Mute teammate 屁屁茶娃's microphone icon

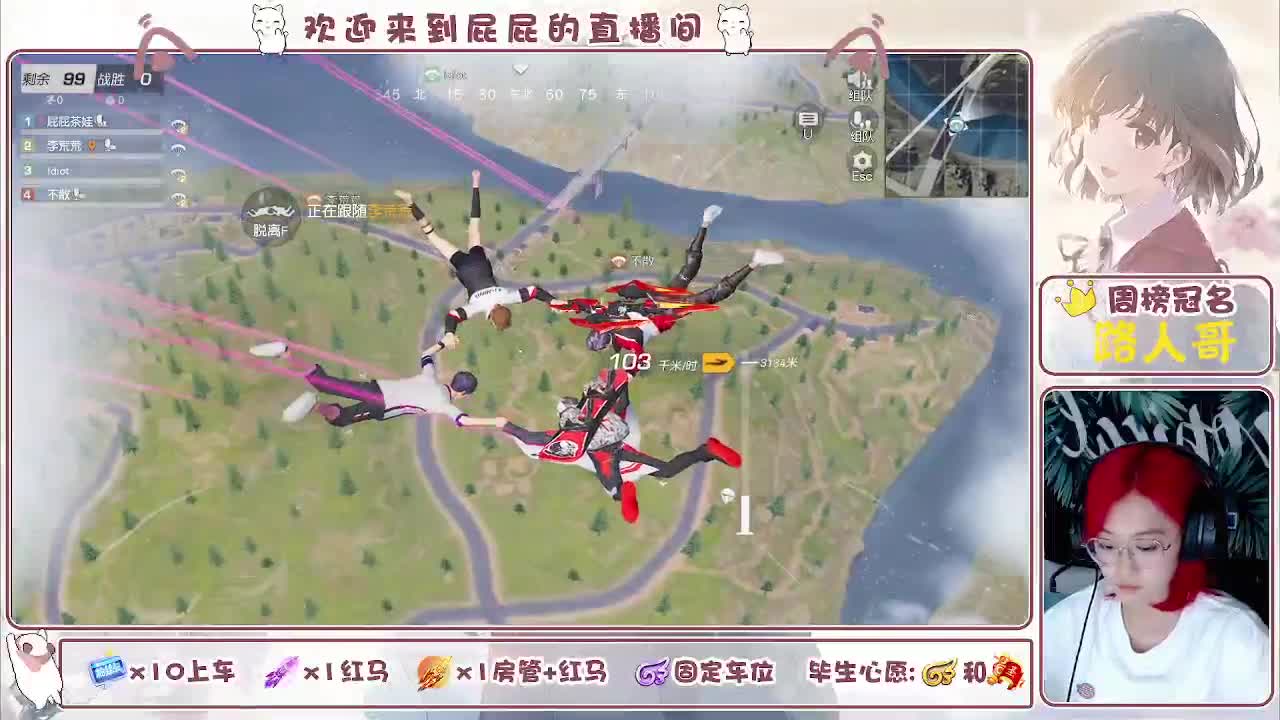[103, 122]
